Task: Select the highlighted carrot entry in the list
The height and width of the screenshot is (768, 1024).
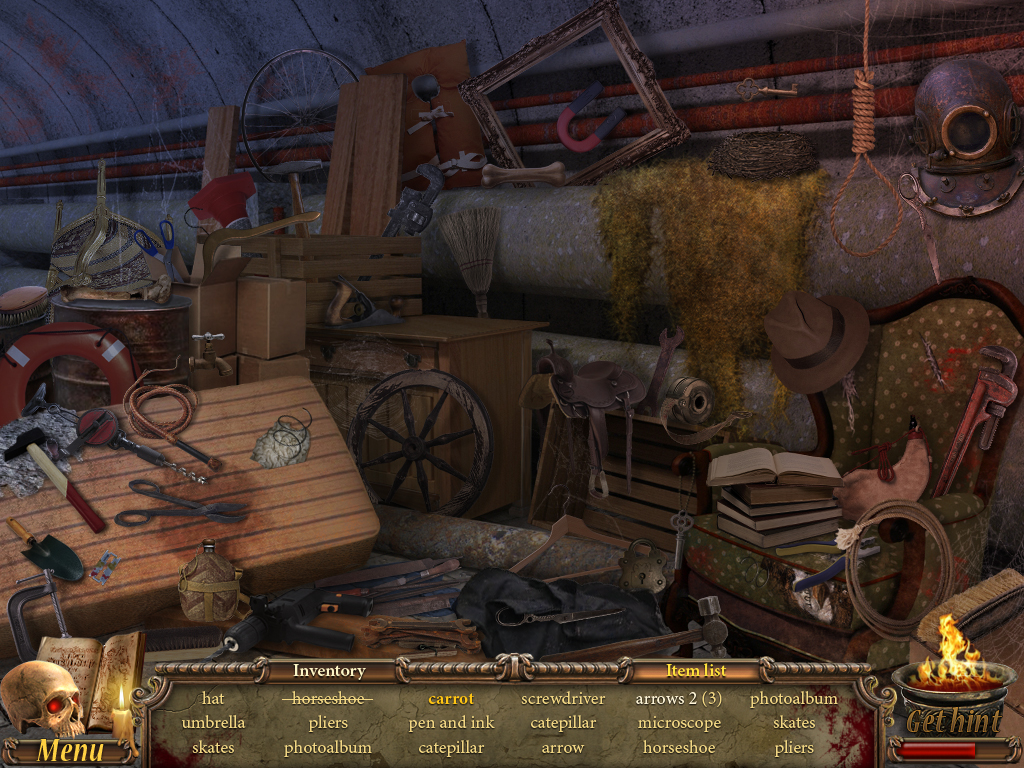Action: click(x=451, y=698)
